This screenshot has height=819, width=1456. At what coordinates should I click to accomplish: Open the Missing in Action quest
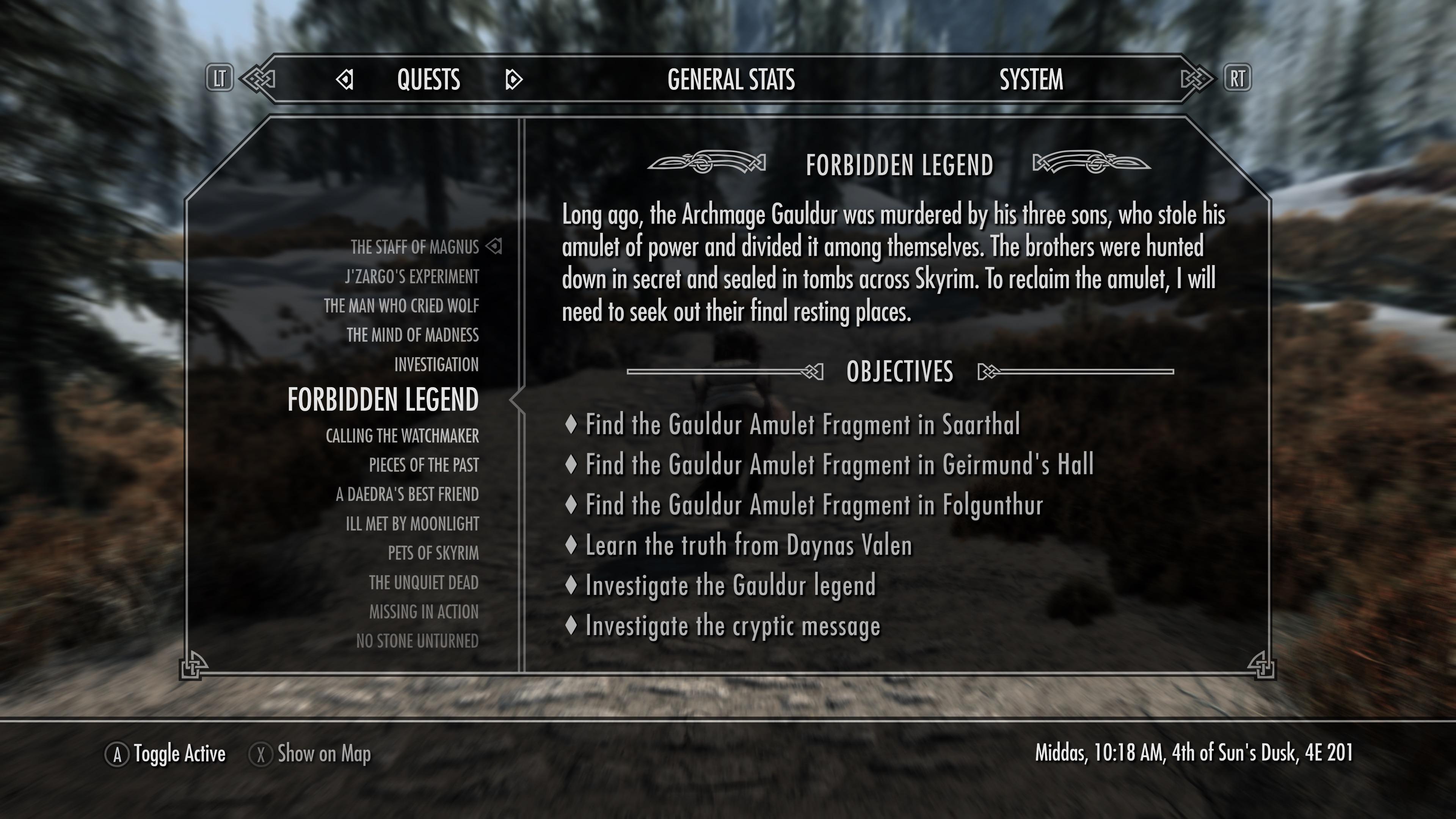tap(424, 612)
